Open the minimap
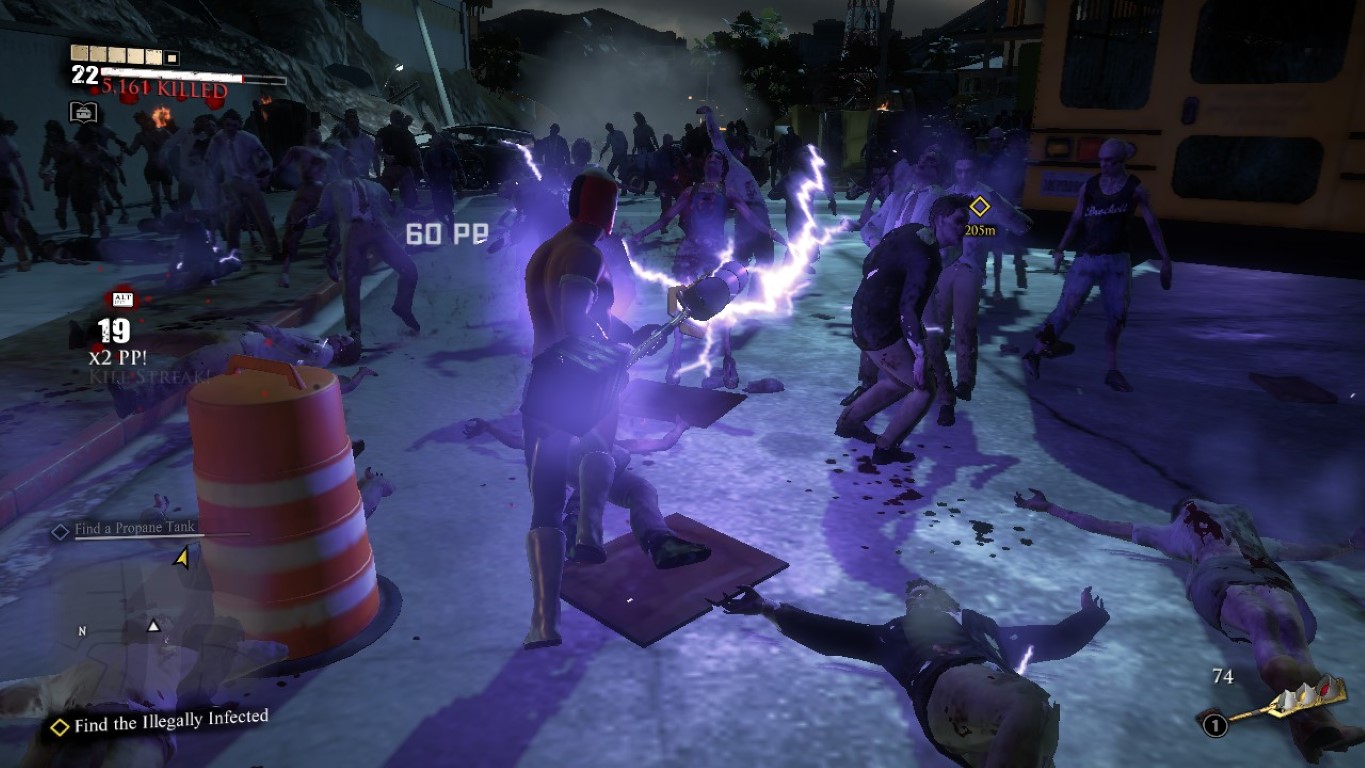The width and height of the screenshot is (1365, 768). [x=140, y=620]
